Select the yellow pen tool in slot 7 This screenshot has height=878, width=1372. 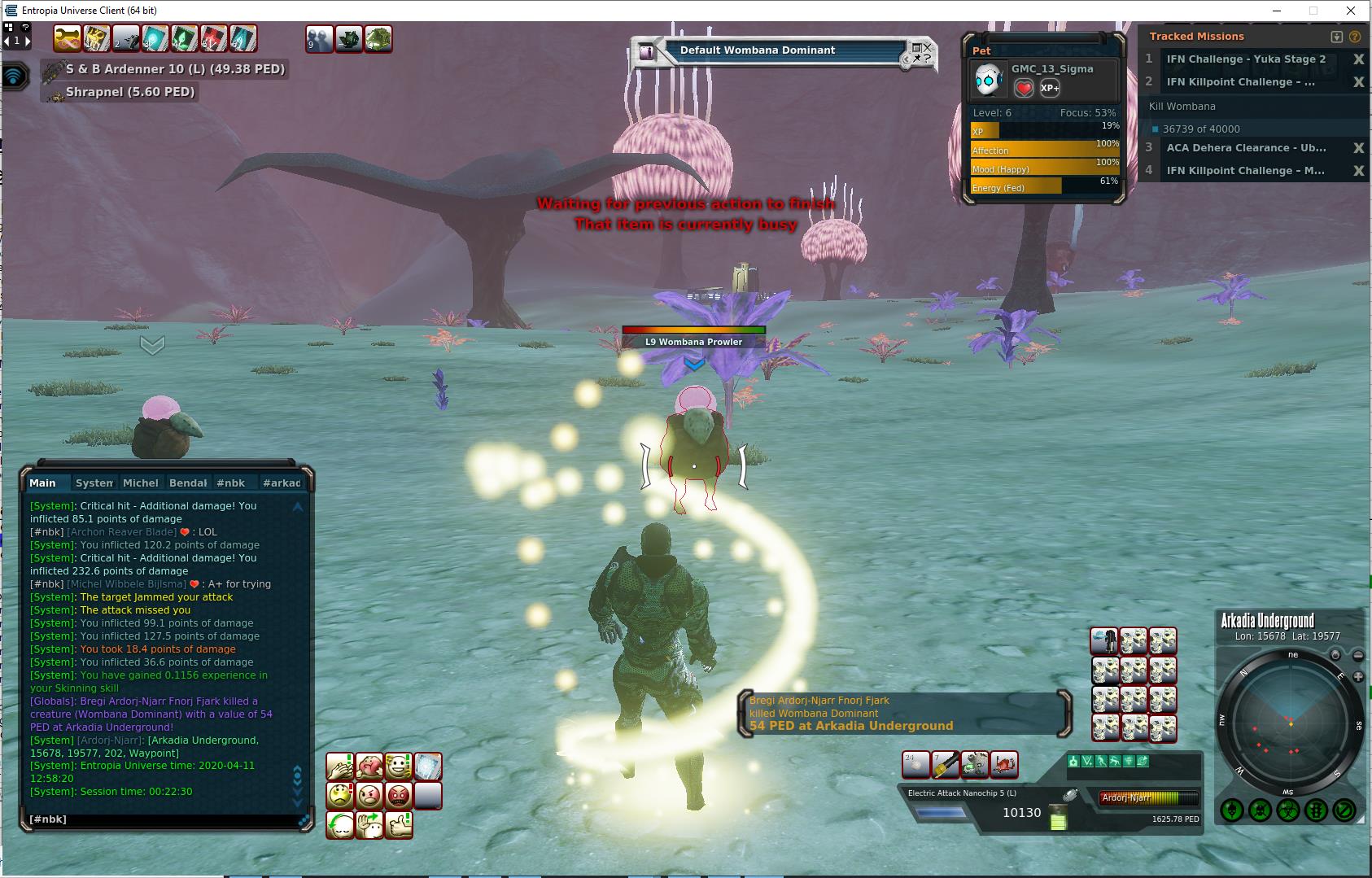[x=946, y=765]
